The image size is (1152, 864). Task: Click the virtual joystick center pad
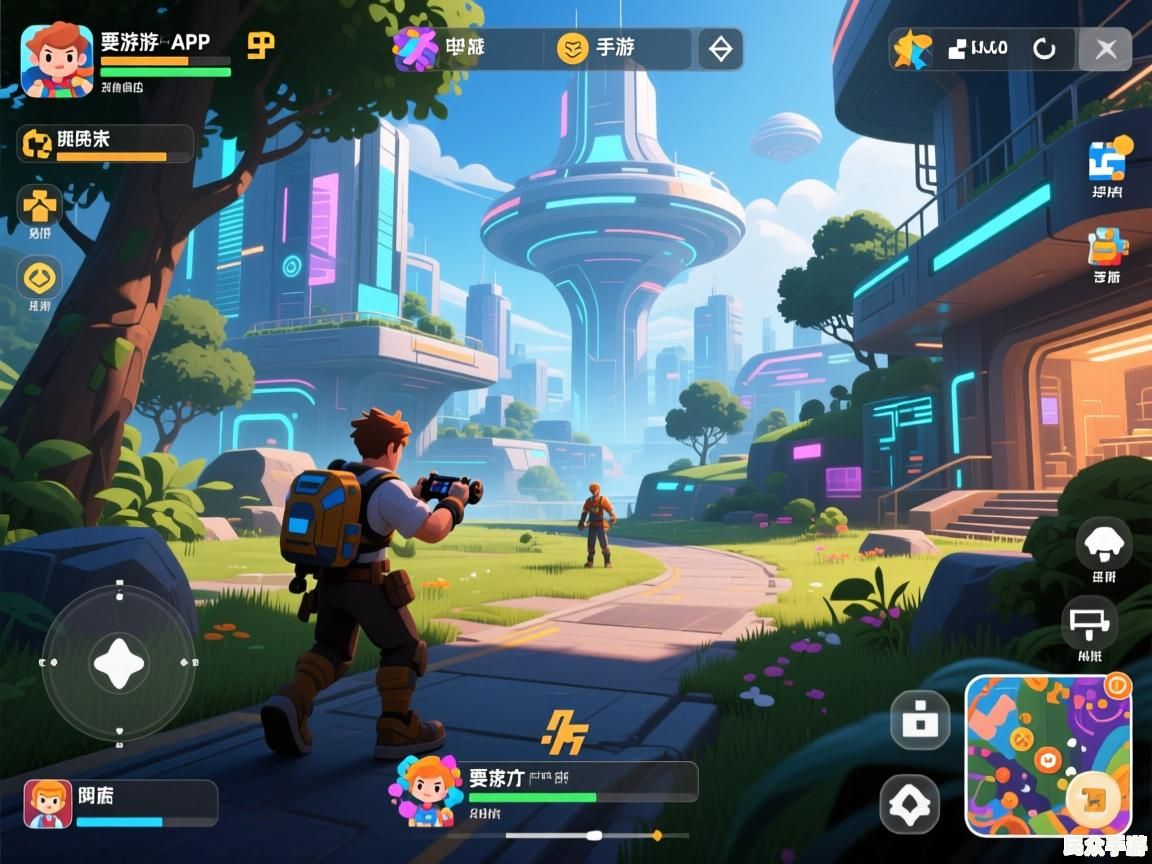118,663
